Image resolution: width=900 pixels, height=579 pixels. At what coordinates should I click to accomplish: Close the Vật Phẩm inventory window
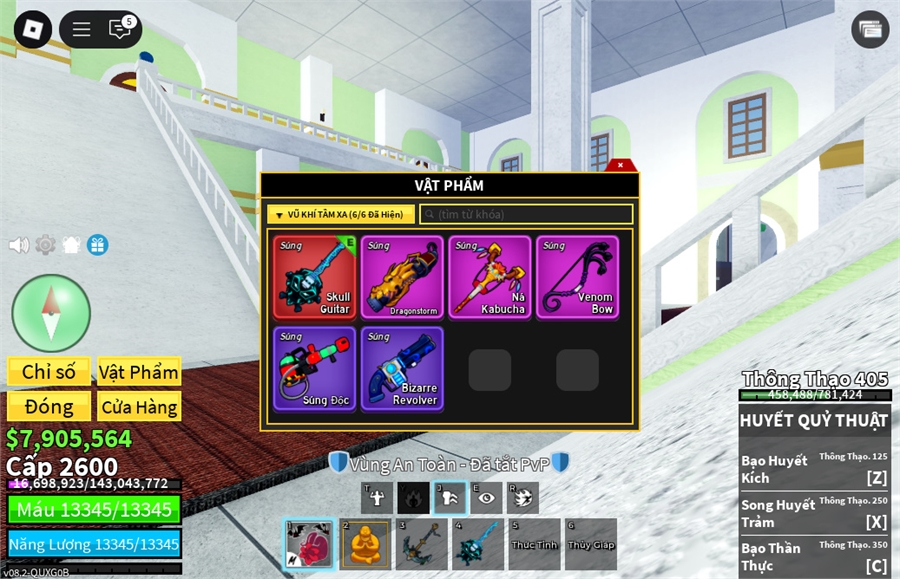[x=620, y=165]
